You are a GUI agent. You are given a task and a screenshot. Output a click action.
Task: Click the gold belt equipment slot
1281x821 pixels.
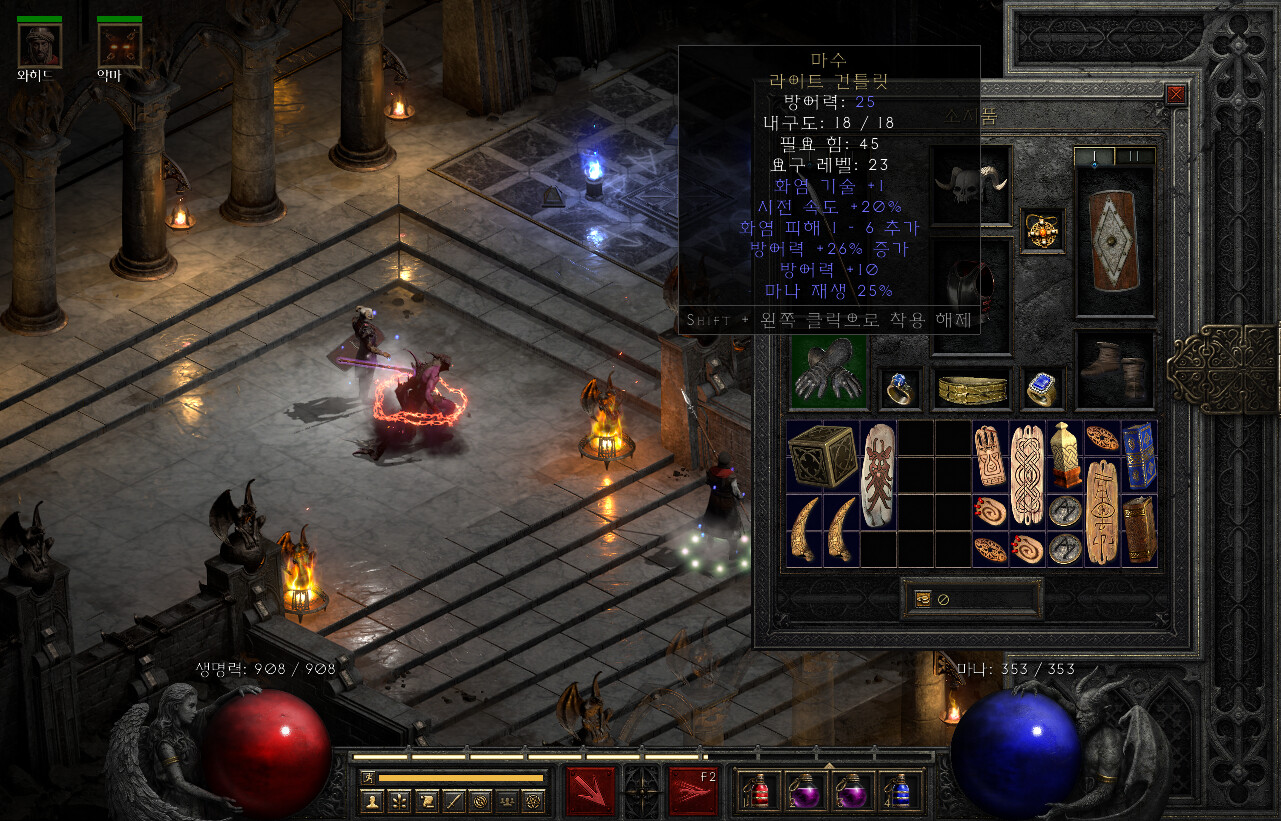coord(970,390)
